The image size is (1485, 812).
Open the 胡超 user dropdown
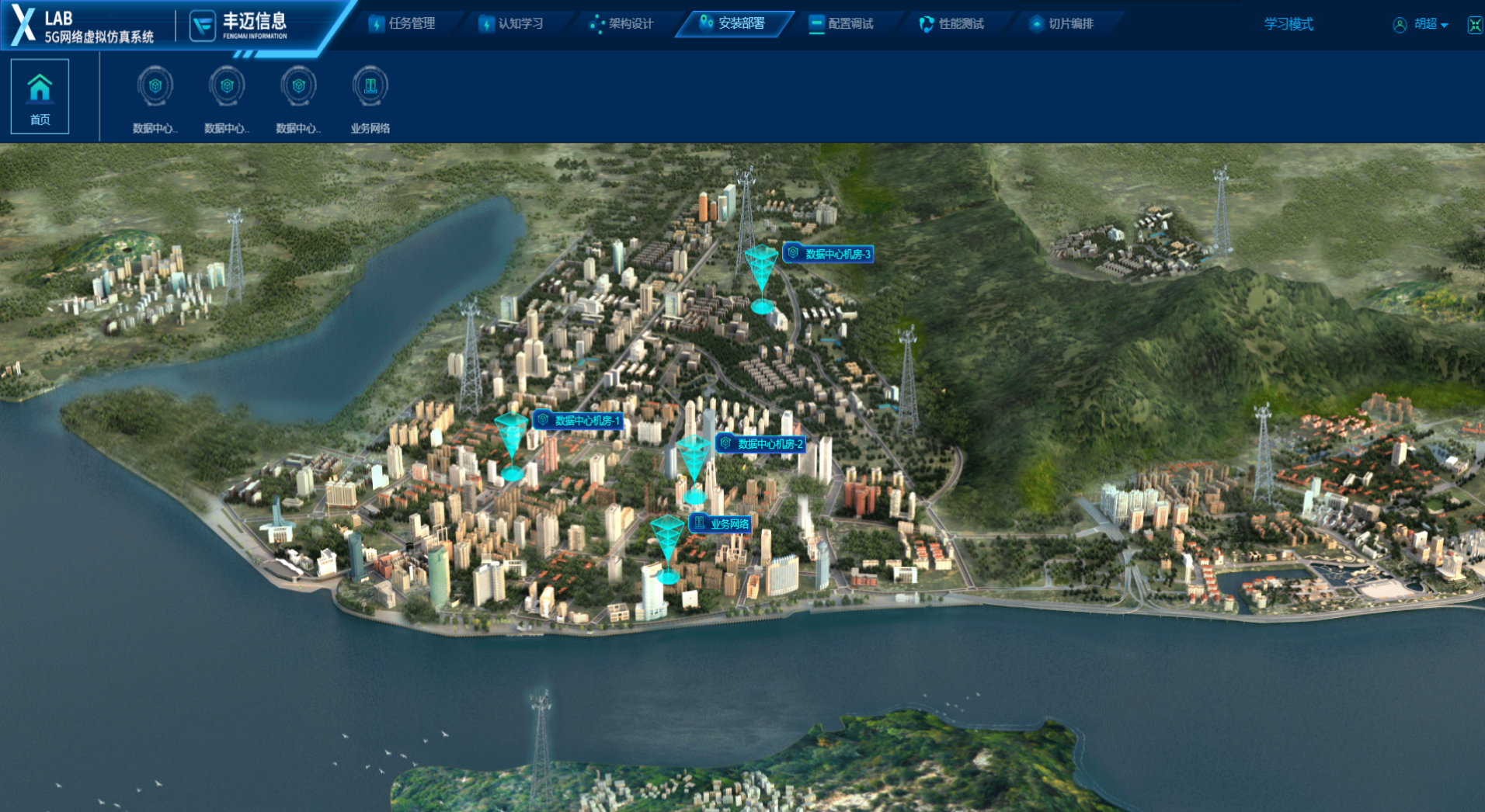(x=1421, y=24)
